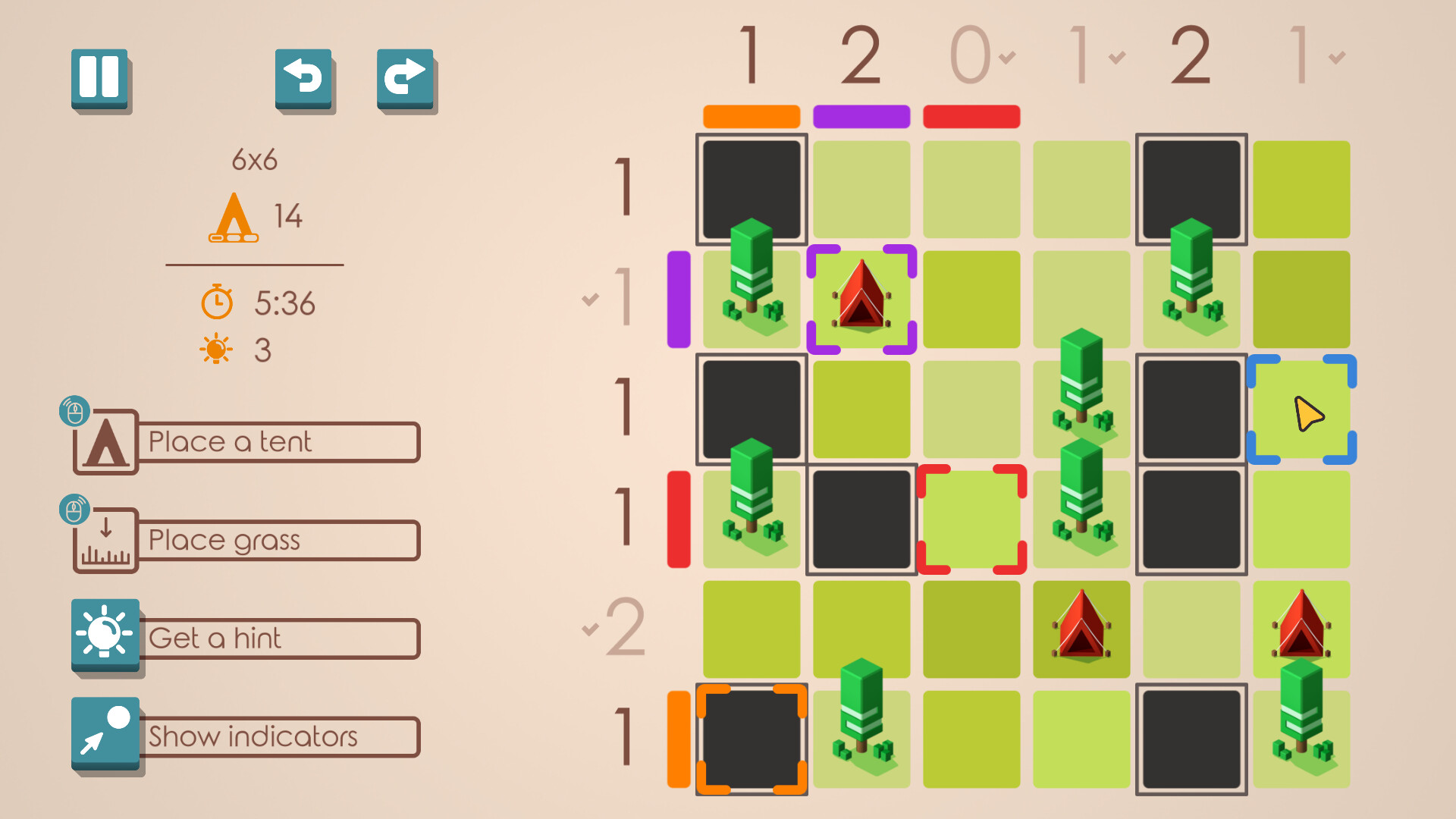Toggle the checkmark beside the second row's 1
The height and width of the screenshot is (819, 1456).
[590, 298]
